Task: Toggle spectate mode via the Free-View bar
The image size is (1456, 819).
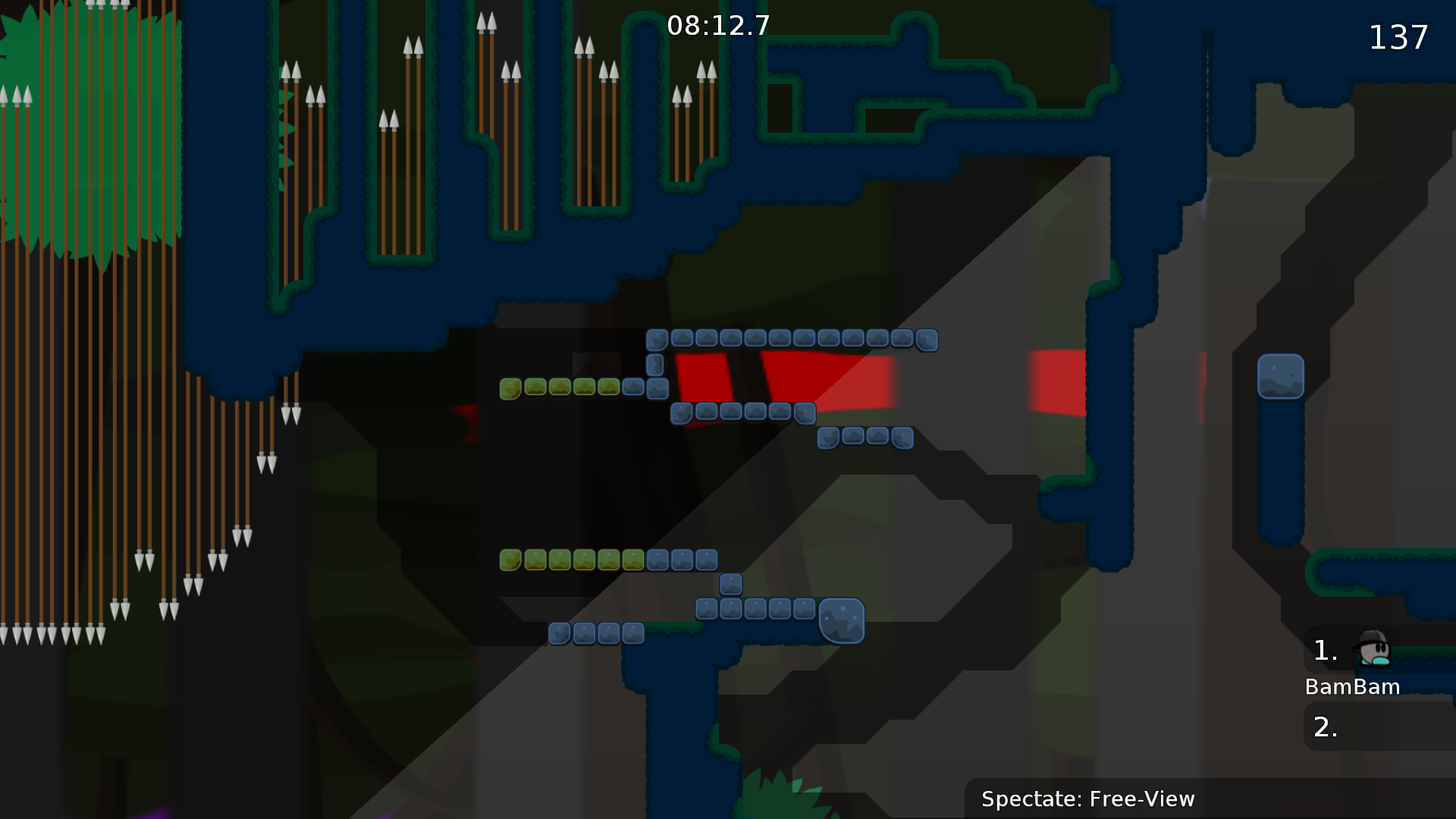Action: [1087, 799]
